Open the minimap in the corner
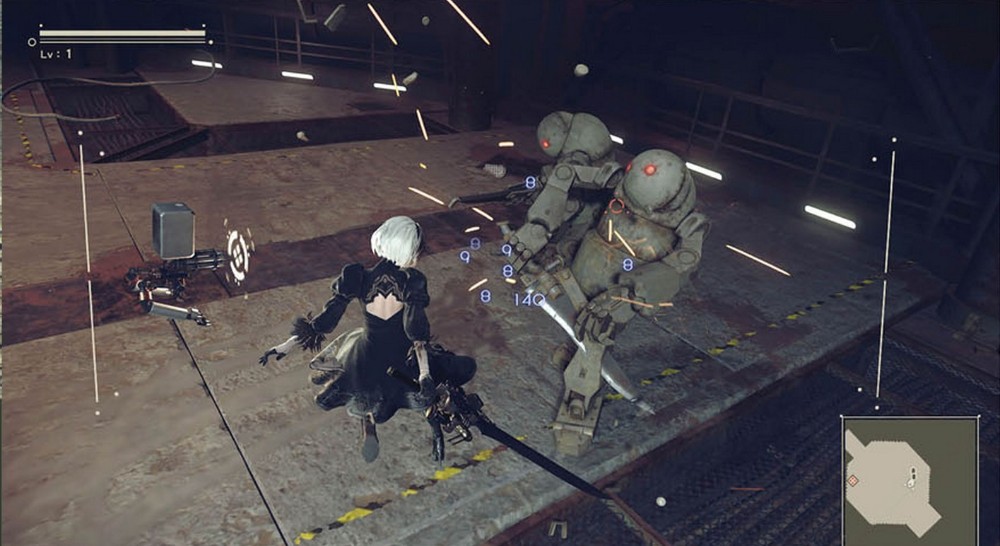1000x546 pixels. tap(910, 480)
